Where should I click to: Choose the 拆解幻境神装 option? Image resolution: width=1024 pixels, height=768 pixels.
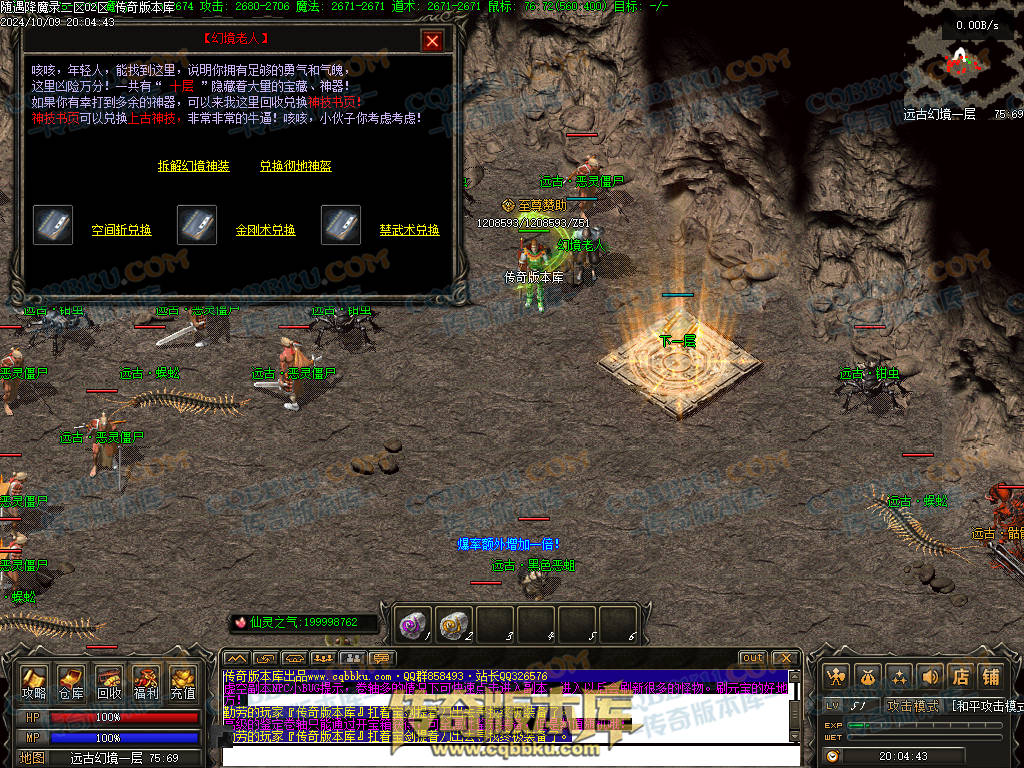[x=194, y=166]
